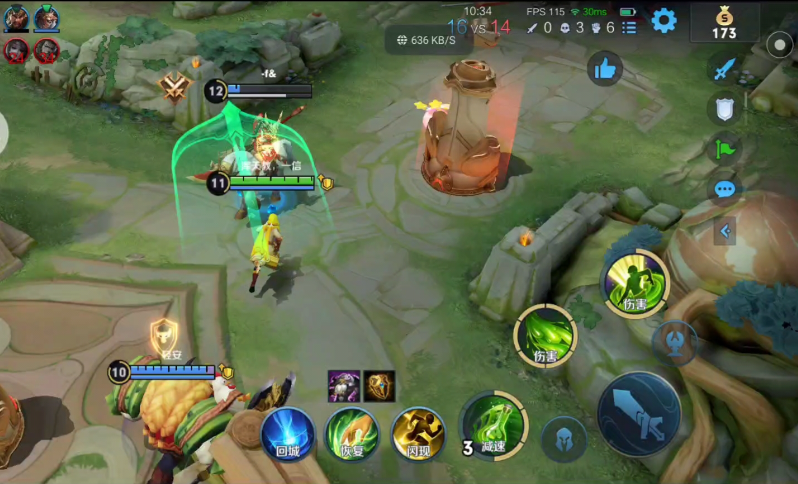Expand the collapsed side panel arrow
Viewport: 798px width, 484px height.
point(726,232)
